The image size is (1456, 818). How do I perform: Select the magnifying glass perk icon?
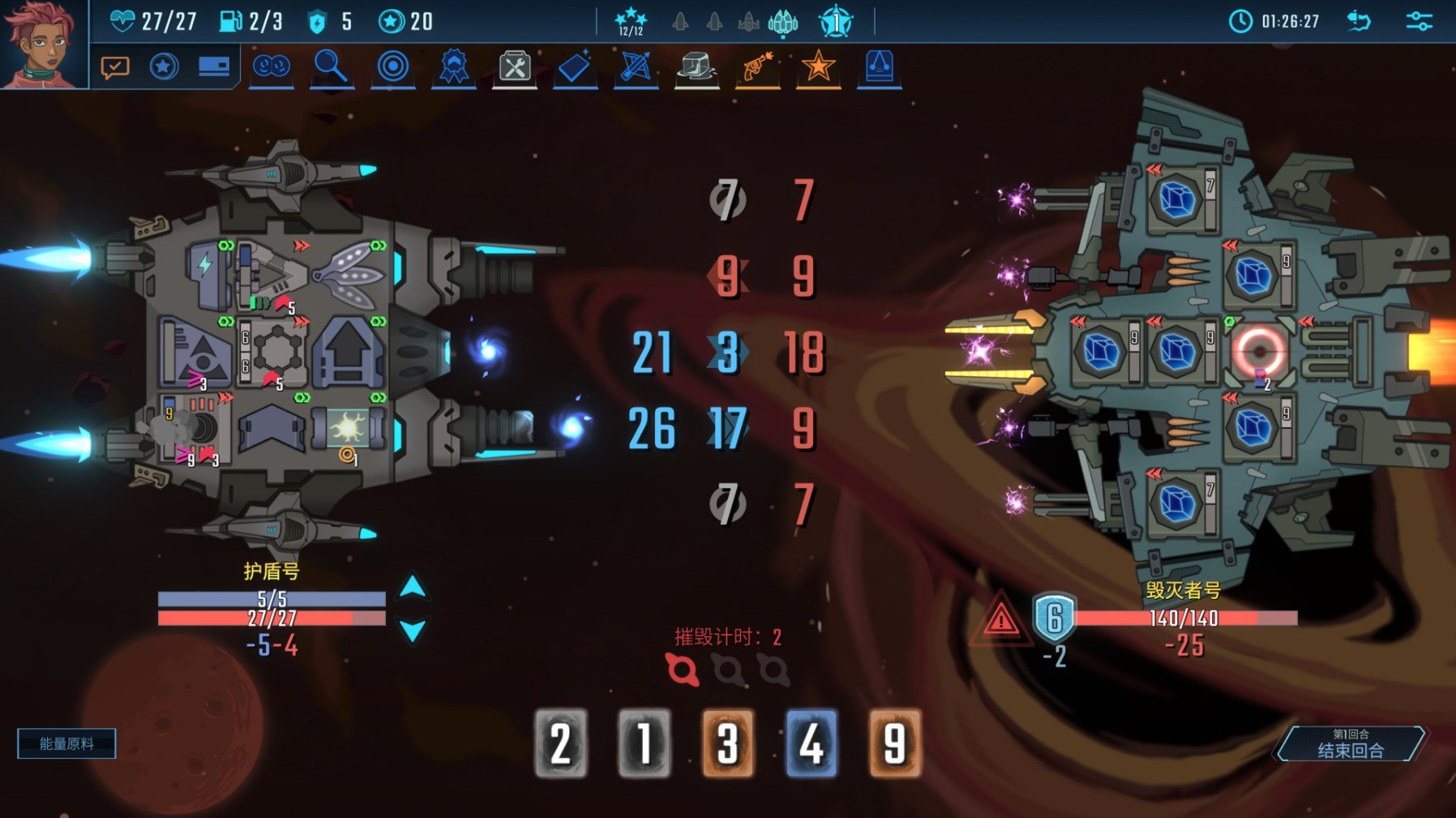tap(331, 66)
